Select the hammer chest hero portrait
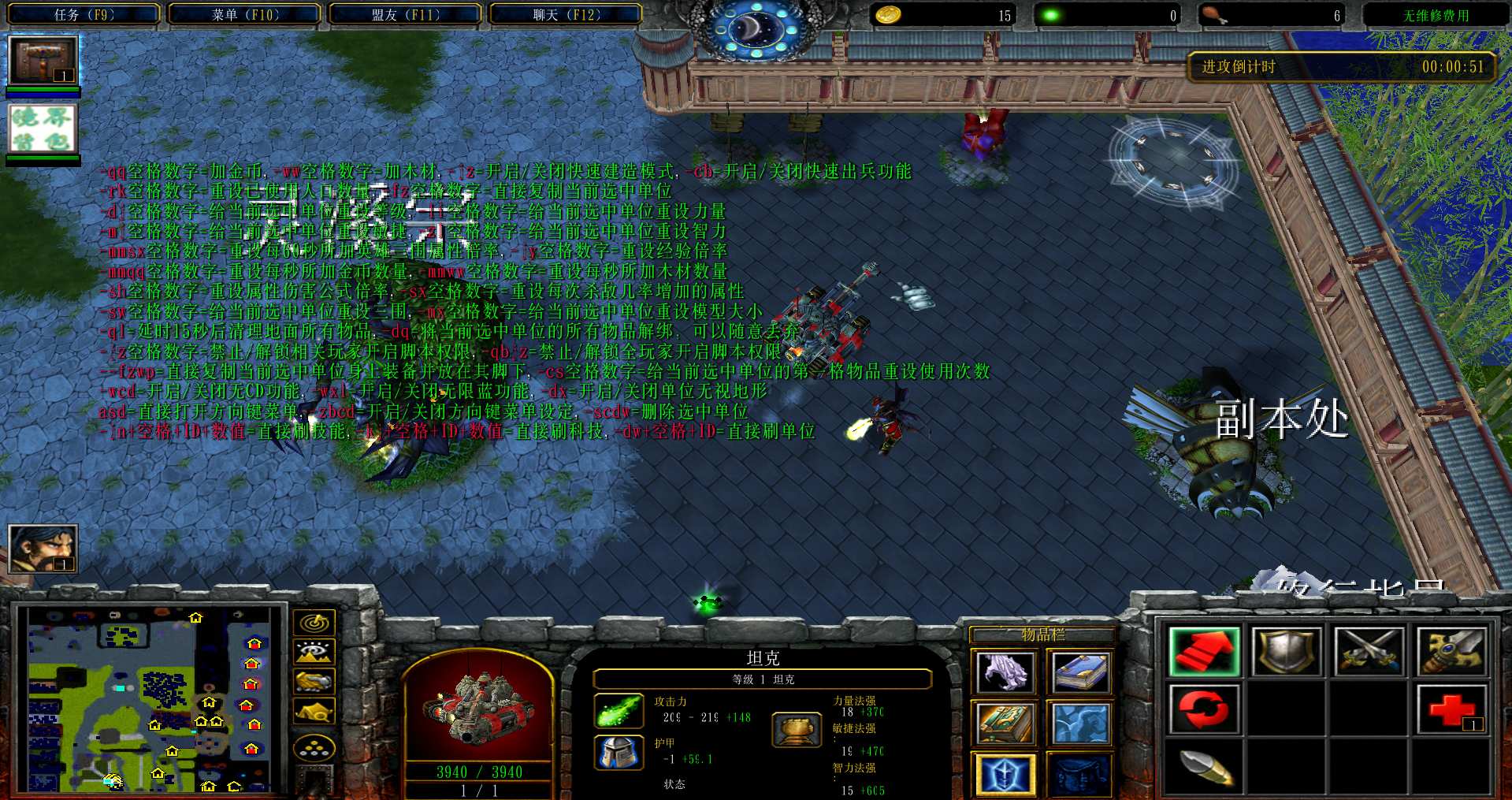This screenshot has width=1512, height=800. pos(43,60)
